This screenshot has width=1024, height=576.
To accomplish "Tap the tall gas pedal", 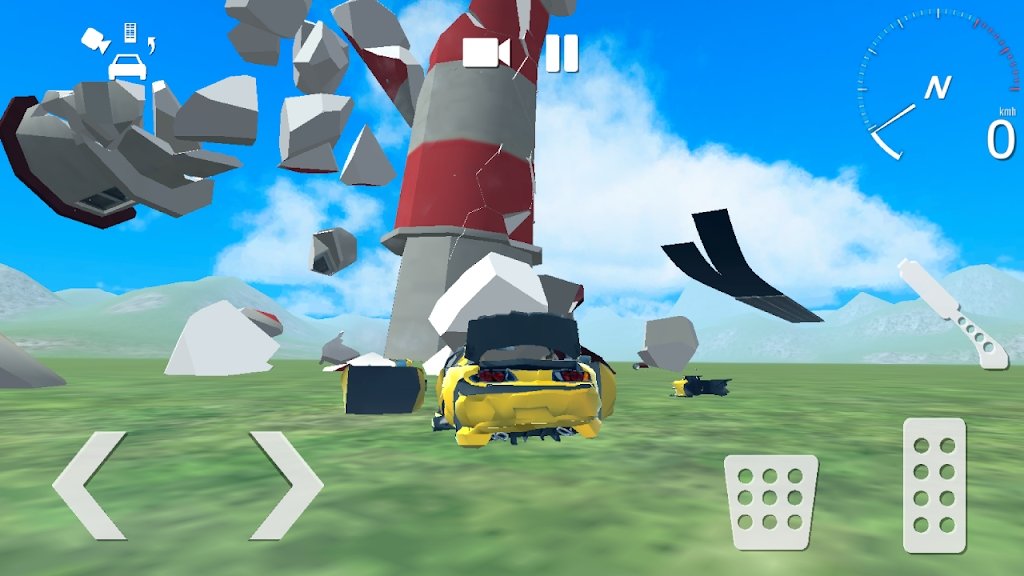I will coord(934,485).
